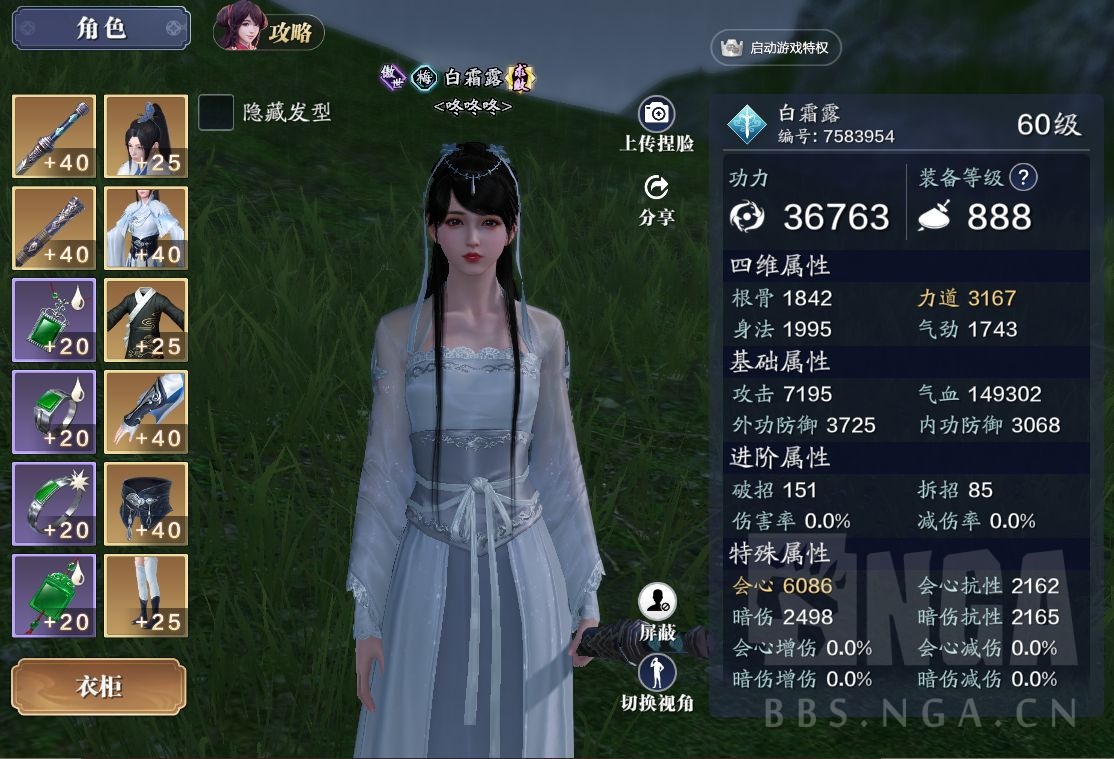Viewport: 1114px width, 759px height.
Task: Click the 角色 character panel title
Action: [101, 28]
